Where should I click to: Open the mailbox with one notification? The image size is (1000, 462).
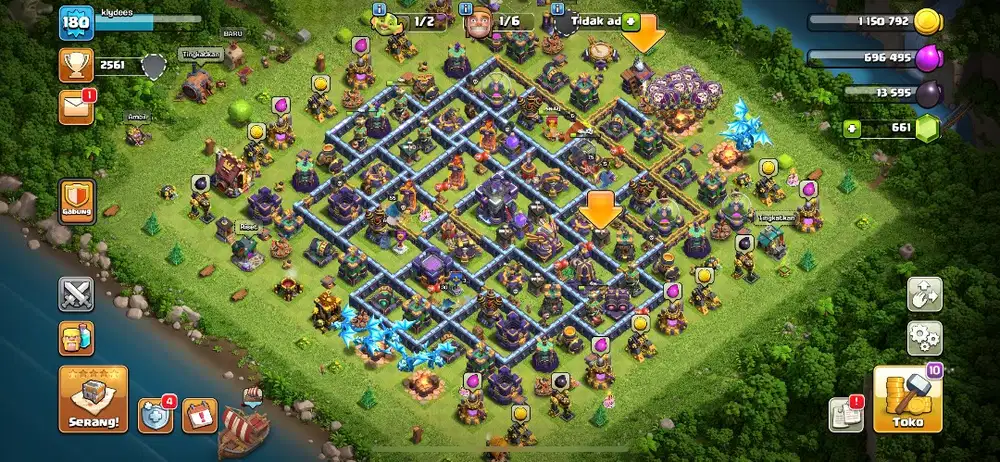pyautogui.click(x=76, y=107)
